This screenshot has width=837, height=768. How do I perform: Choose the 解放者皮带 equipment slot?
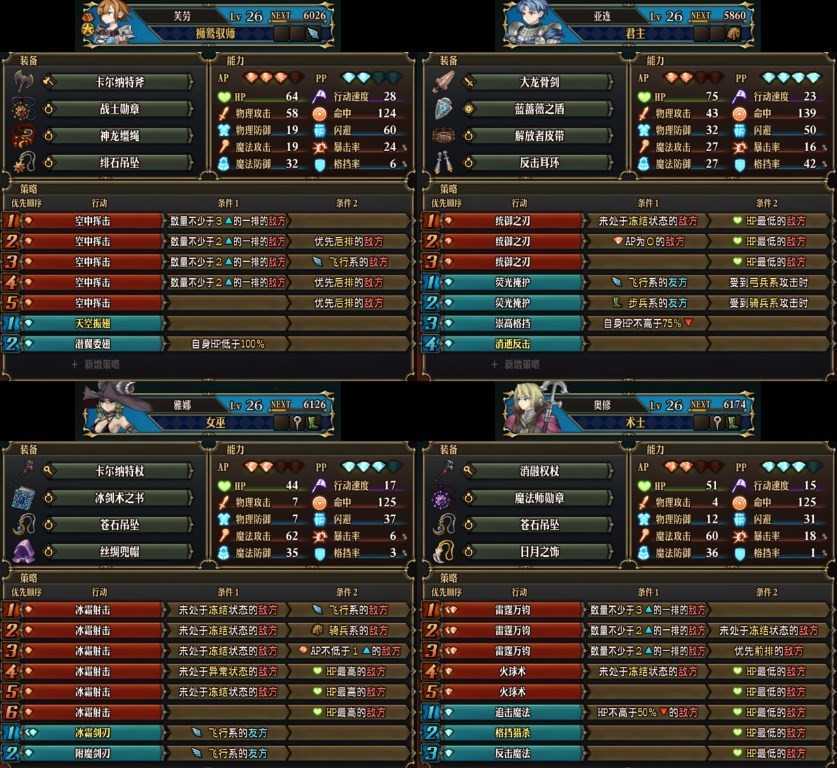click(542, 135)
